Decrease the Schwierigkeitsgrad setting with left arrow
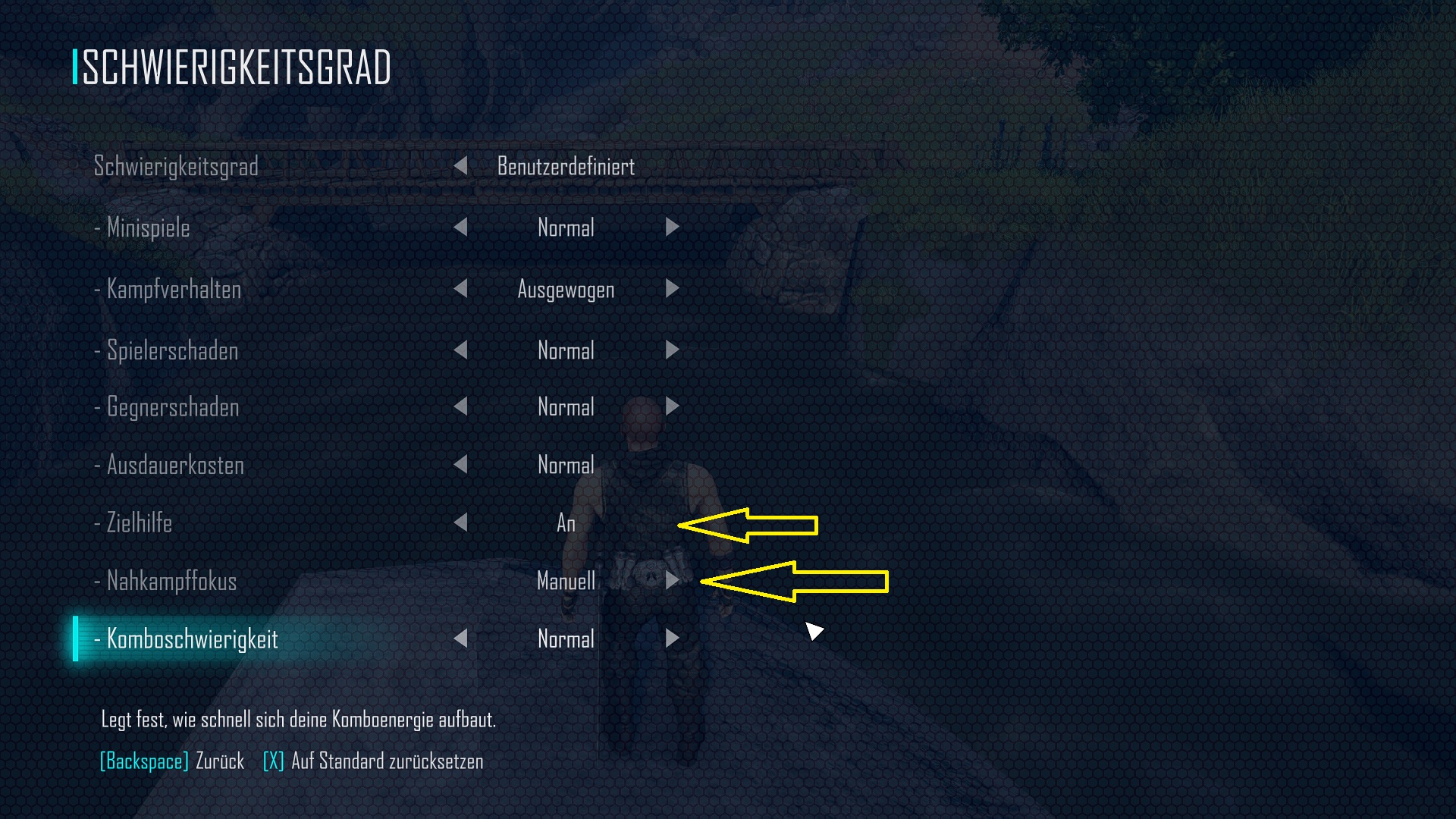 tap(463, 166)
